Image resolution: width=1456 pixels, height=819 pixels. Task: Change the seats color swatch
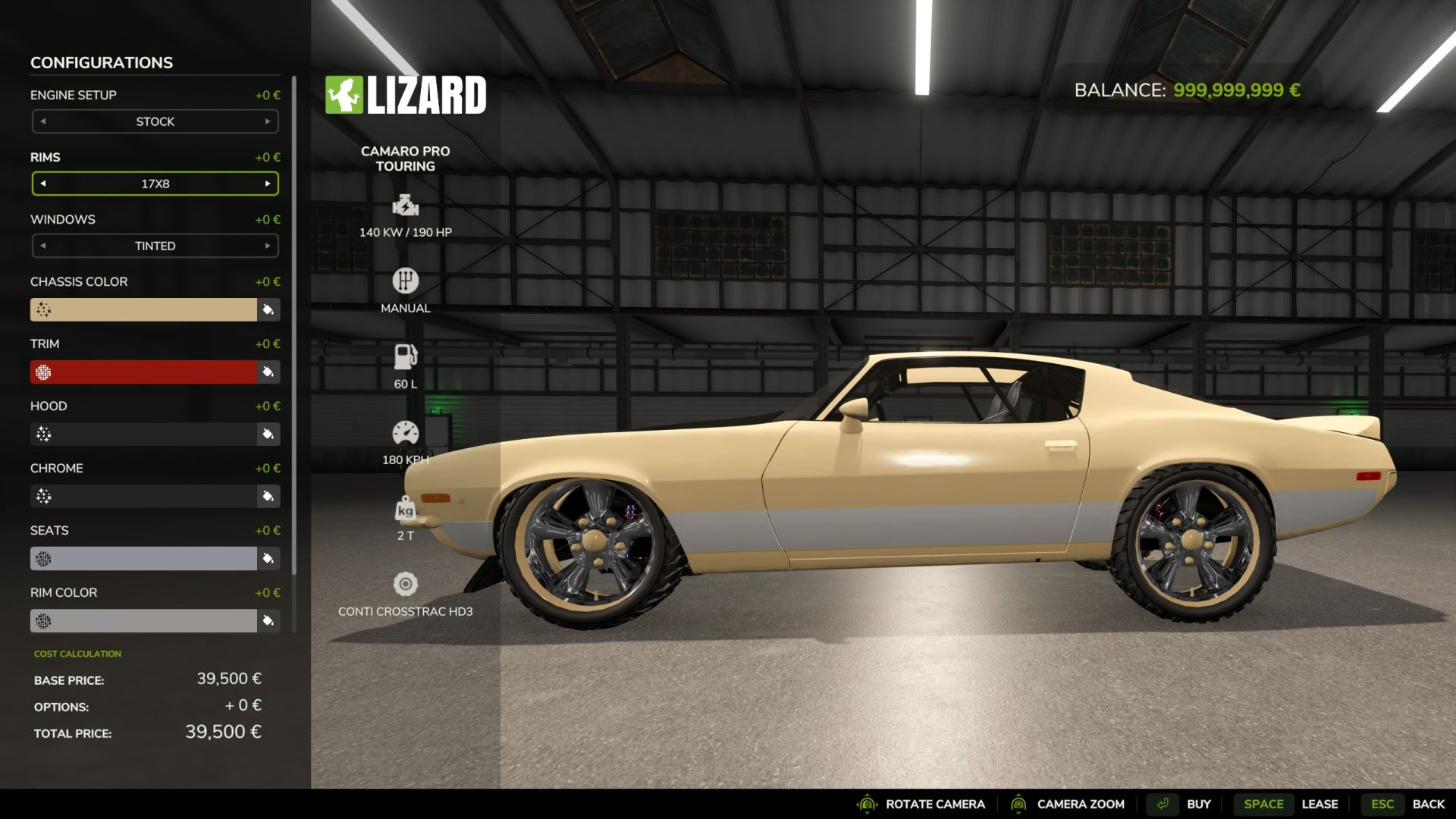click(x=143, y=558)
